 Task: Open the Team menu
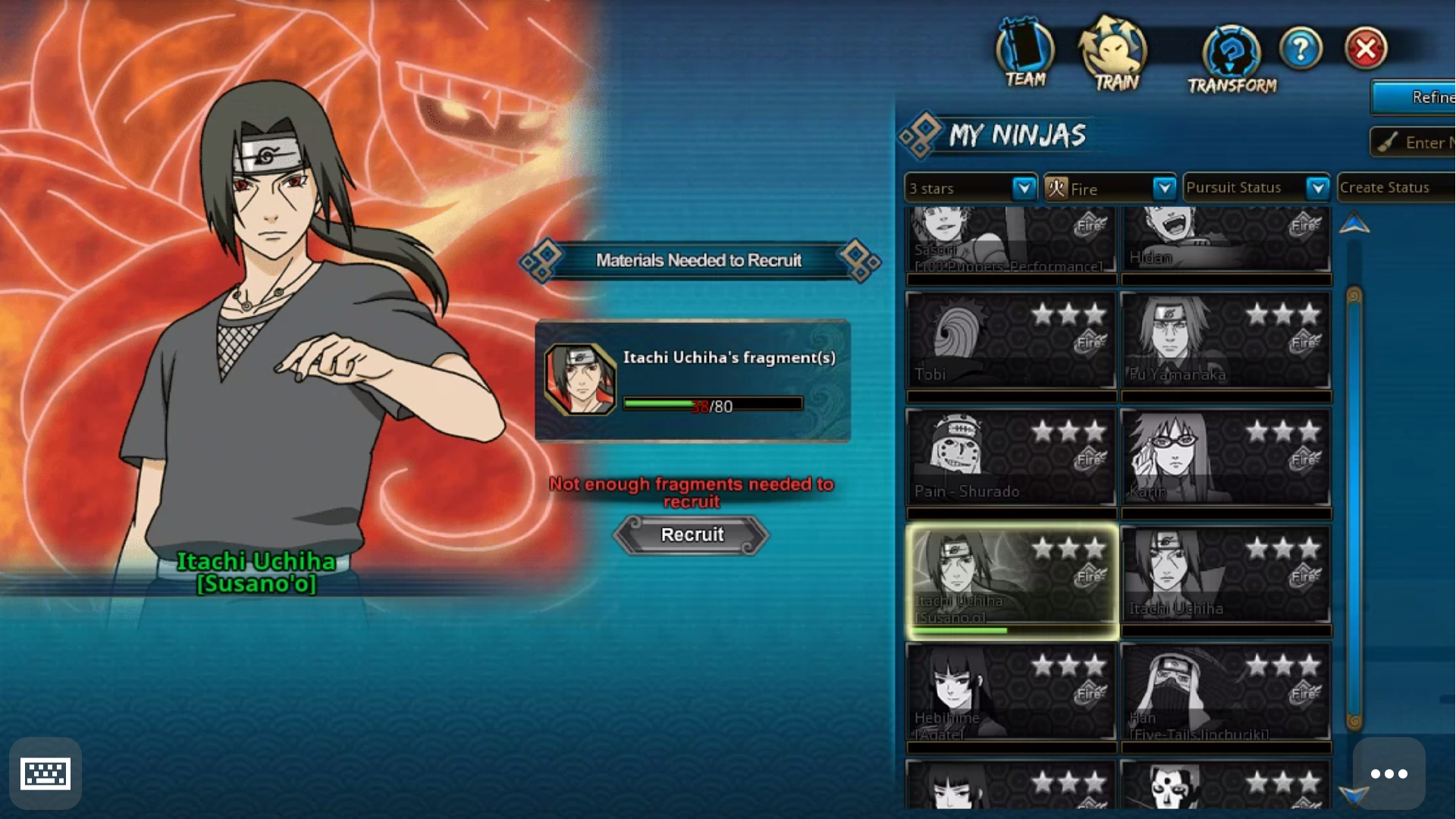[1025, 53]
